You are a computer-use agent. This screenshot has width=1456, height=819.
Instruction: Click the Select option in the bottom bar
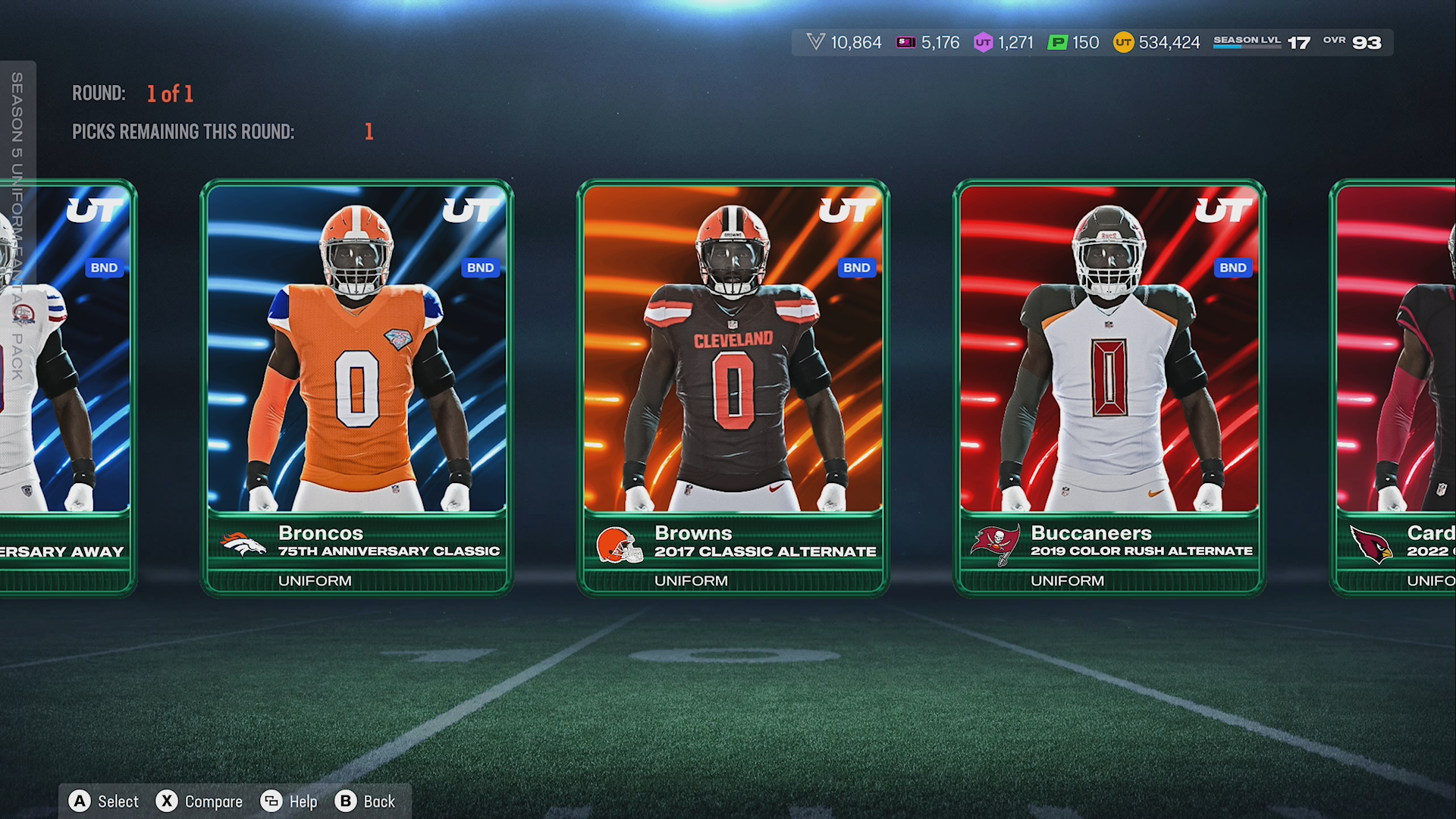(104, 802)
